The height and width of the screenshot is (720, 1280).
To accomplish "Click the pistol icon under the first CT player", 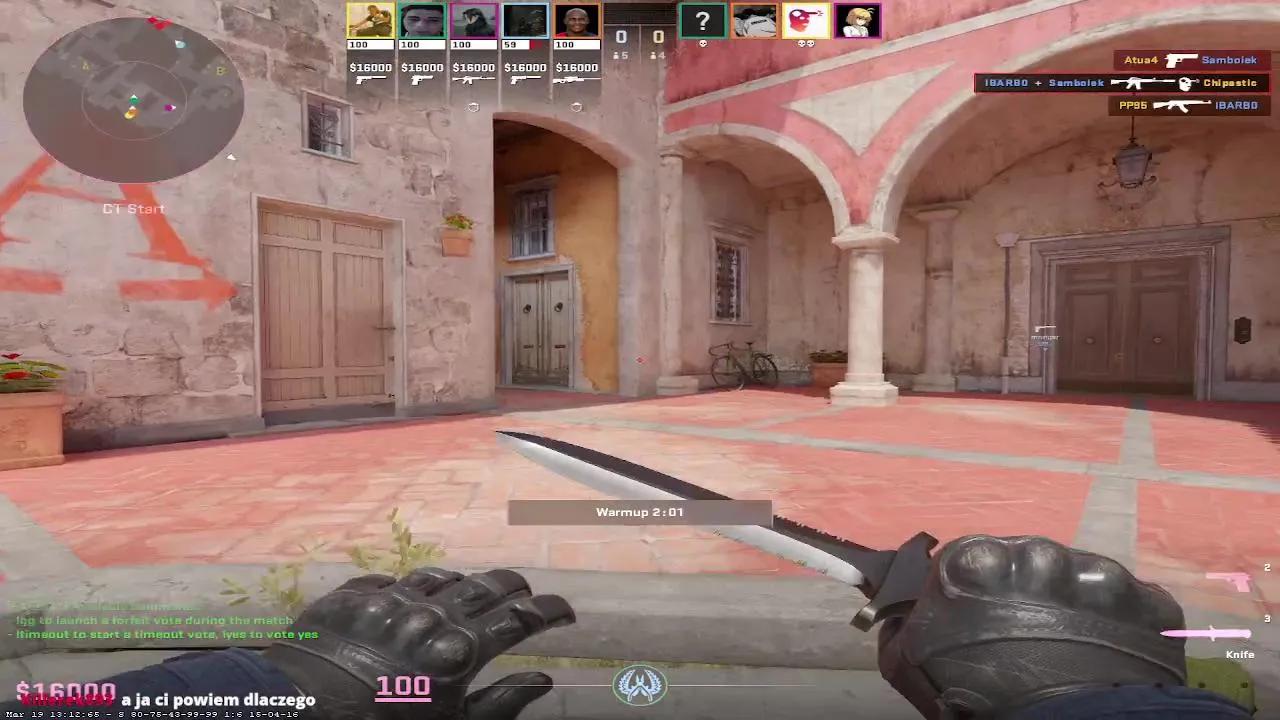I will 368,80.
